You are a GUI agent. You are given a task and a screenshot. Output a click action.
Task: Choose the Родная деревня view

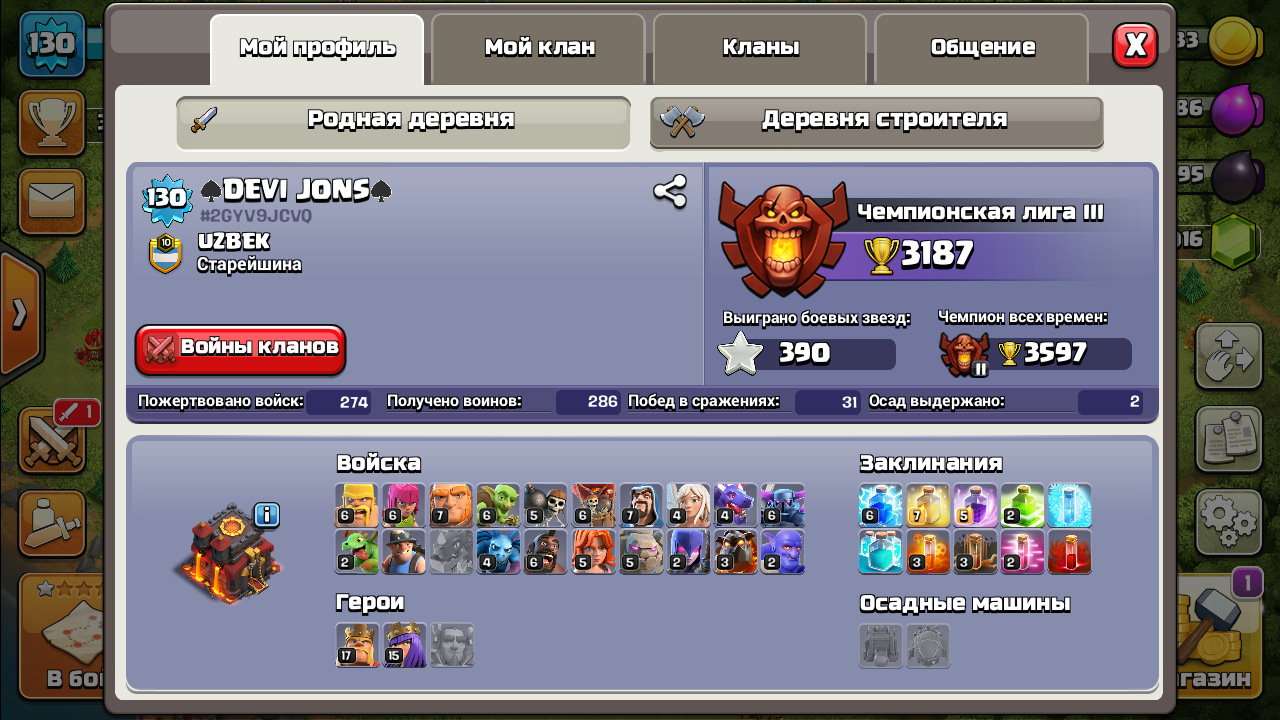403,121
